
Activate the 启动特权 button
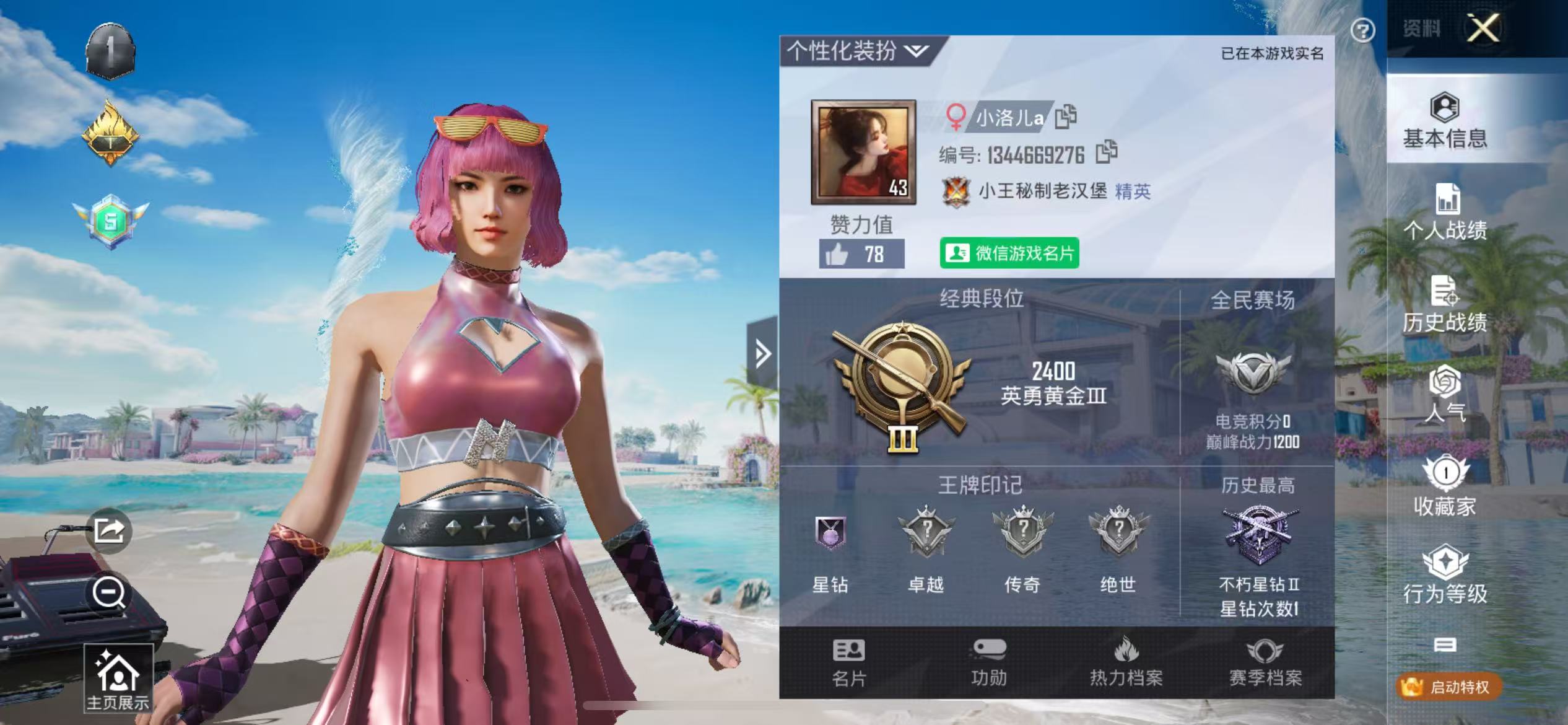(x=1449, y=687)
